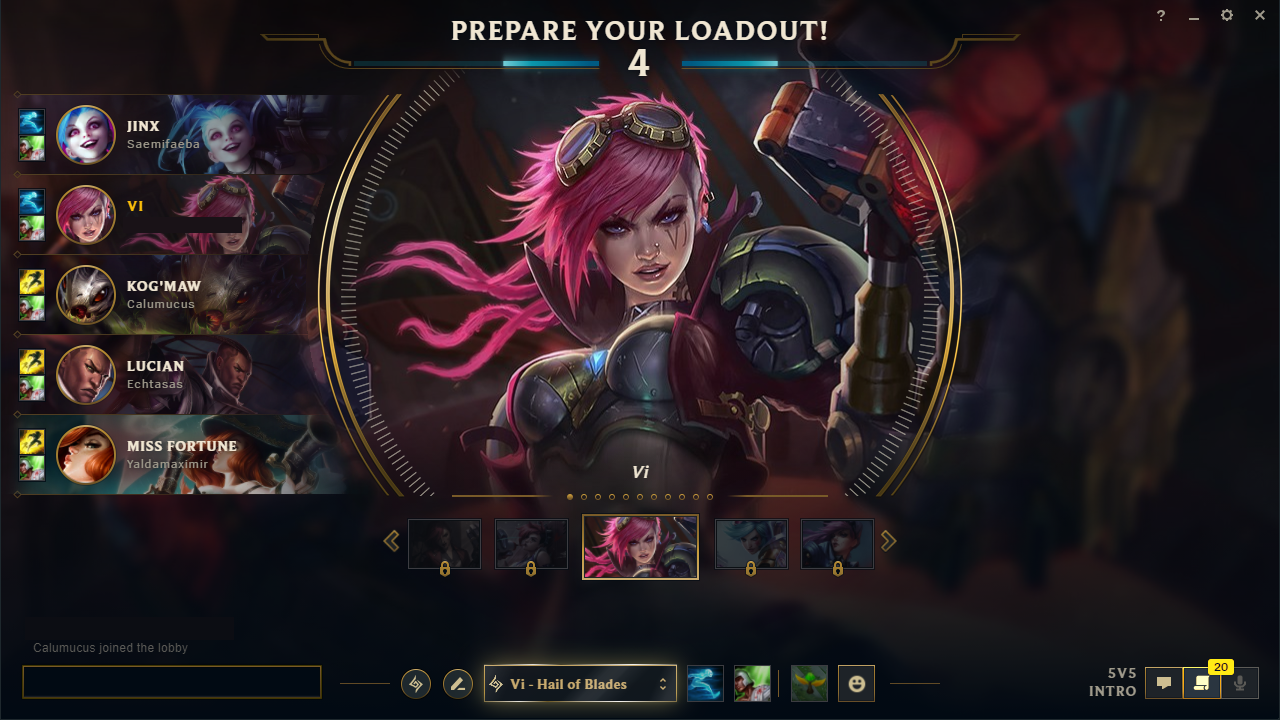1280x720 pixels.
Task: Open the ward skin selector
Action: [x=809, y=684]
